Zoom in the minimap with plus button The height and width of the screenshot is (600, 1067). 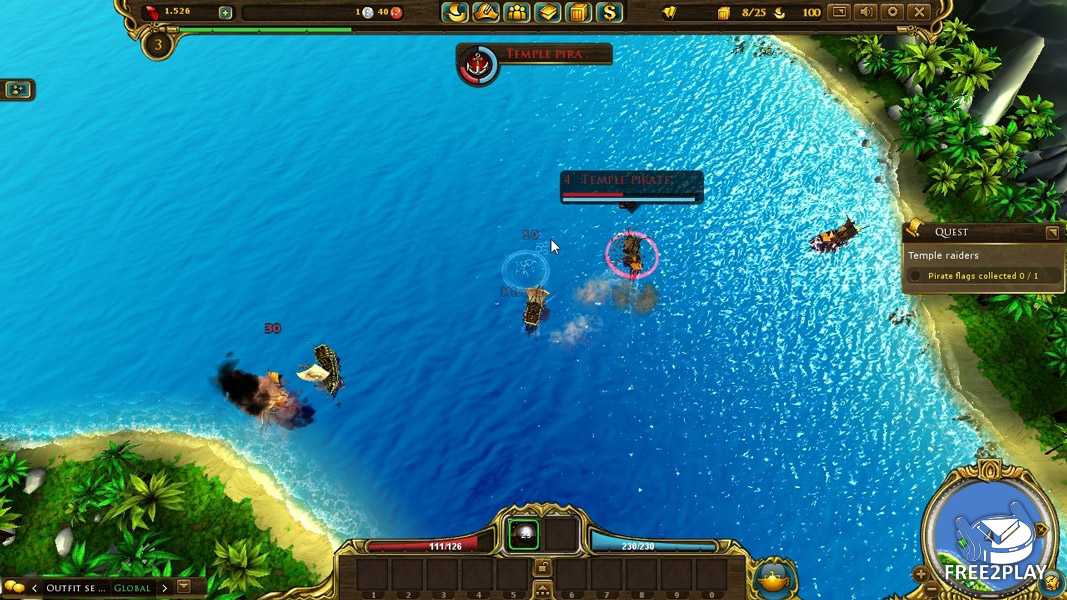point(920,574)
